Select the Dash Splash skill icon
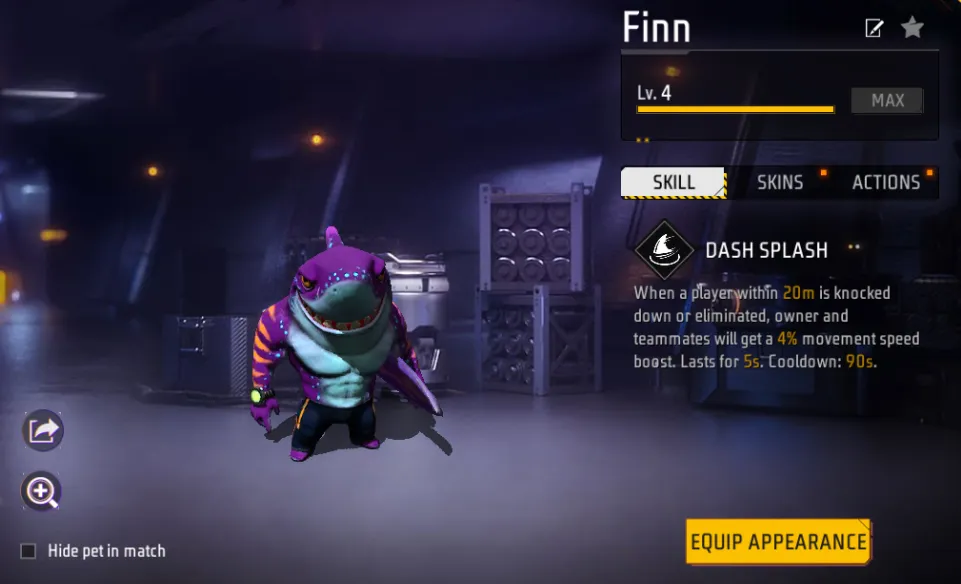961x584 pixels. (664, 250)
